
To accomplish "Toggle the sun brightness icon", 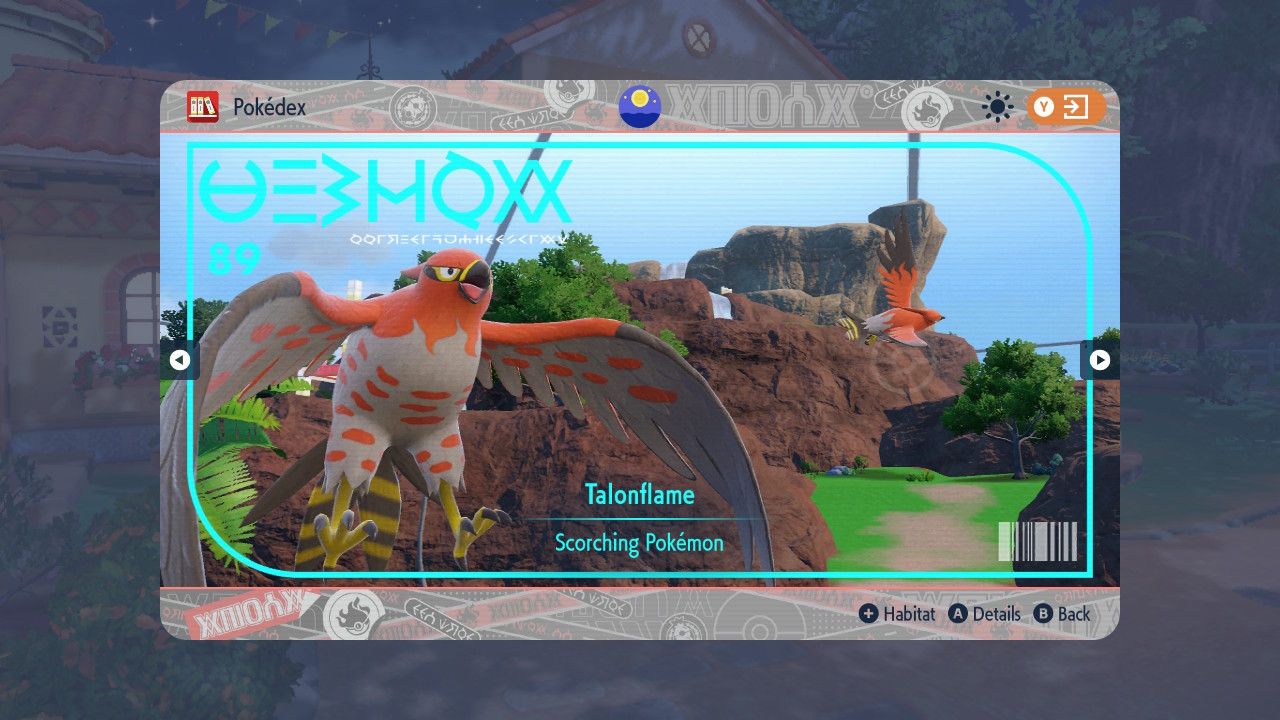I will pos(997,107).
